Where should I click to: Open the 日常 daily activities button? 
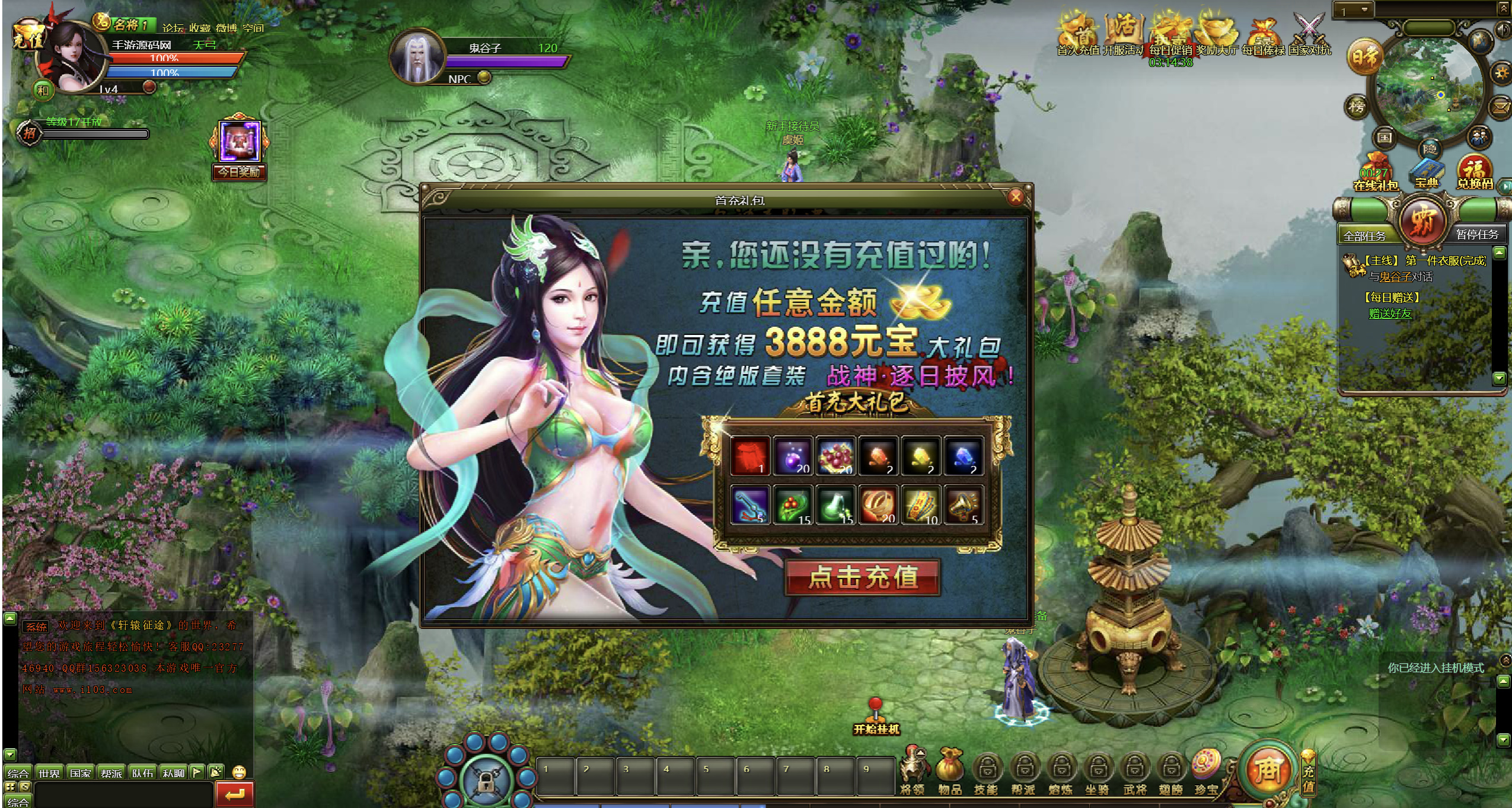1364,58
